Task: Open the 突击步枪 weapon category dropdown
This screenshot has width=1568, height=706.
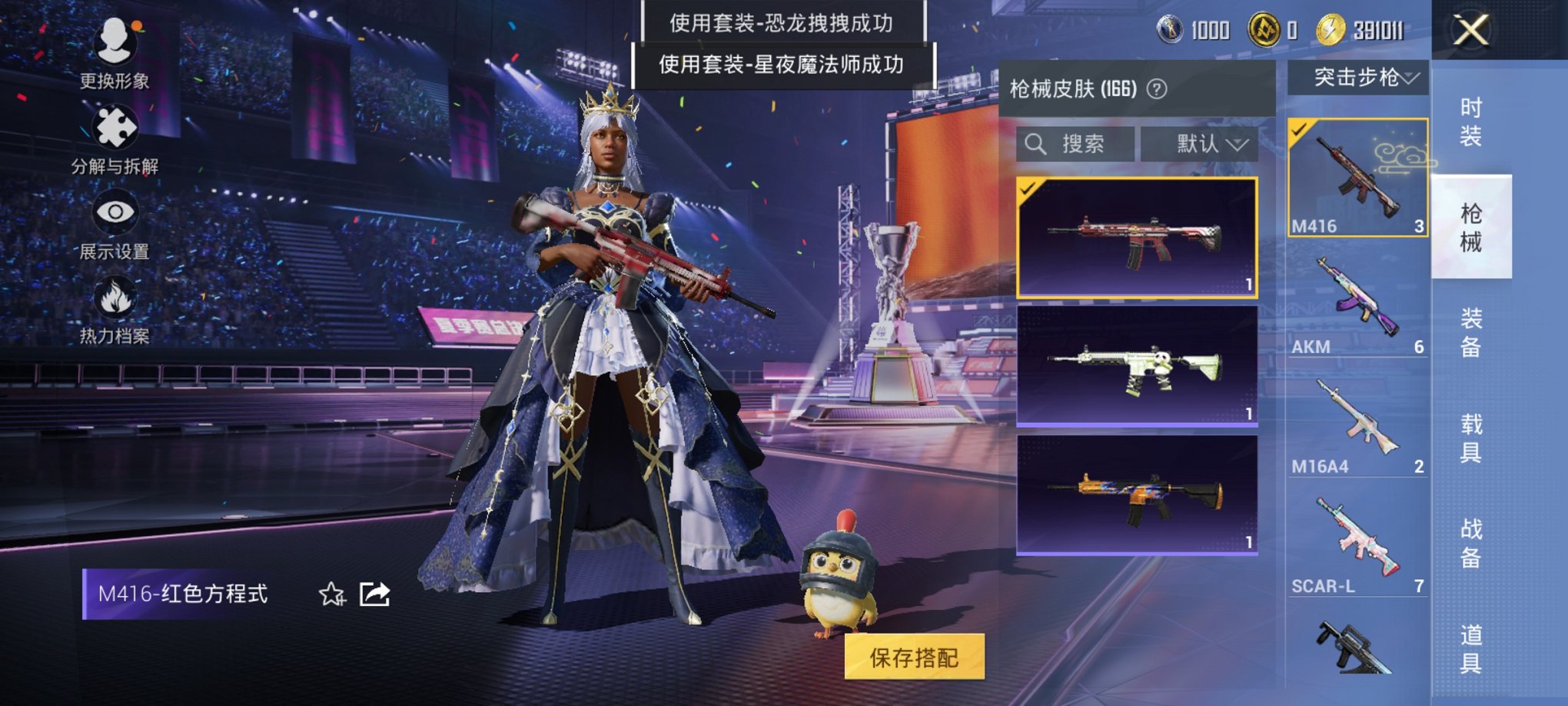Action: [x=1361, y=77]
